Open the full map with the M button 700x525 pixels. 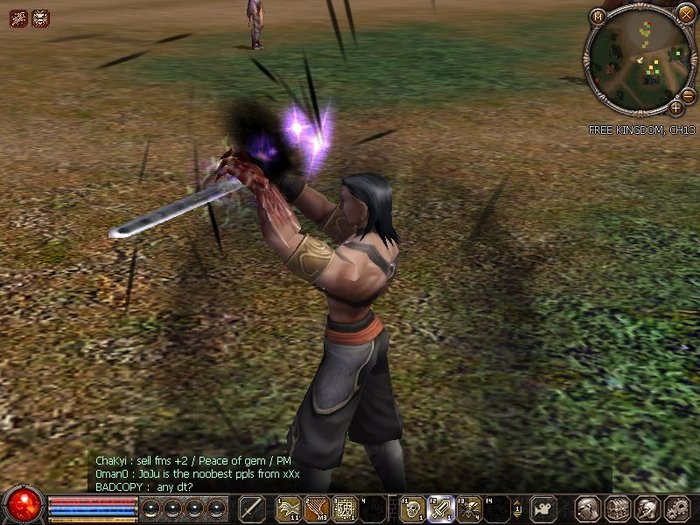[598, 16]
